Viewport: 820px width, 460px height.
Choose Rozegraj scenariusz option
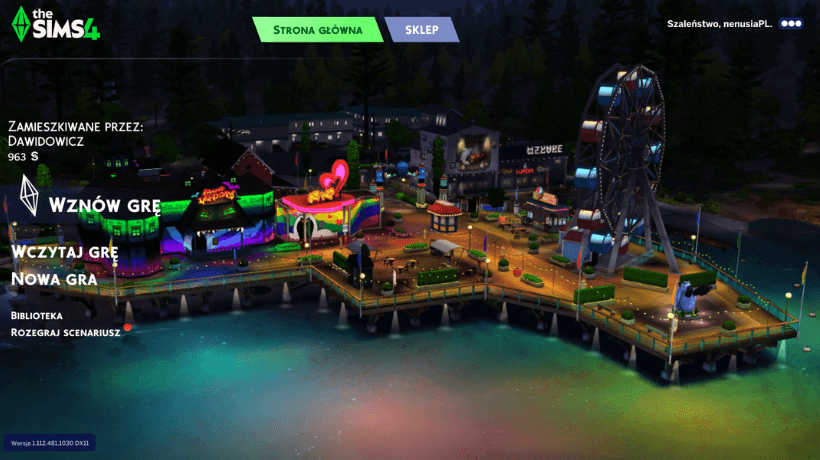click(x=66, y=332)
